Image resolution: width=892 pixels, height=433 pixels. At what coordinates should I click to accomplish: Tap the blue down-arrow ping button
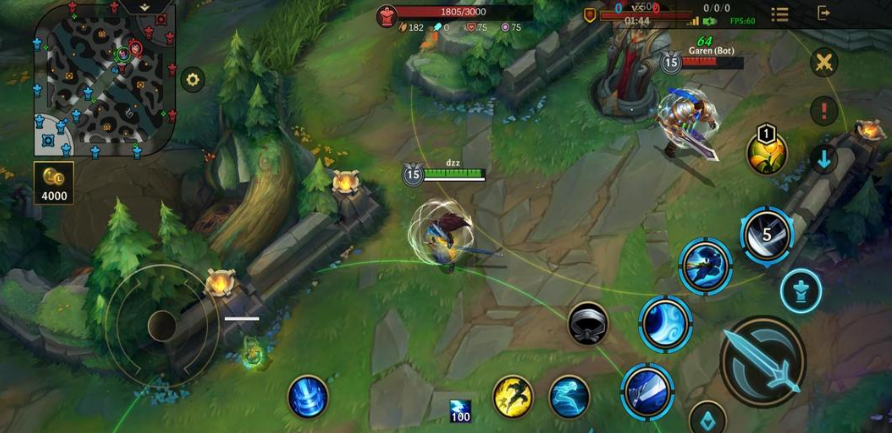pyautogui.click(x=824, y=158)
